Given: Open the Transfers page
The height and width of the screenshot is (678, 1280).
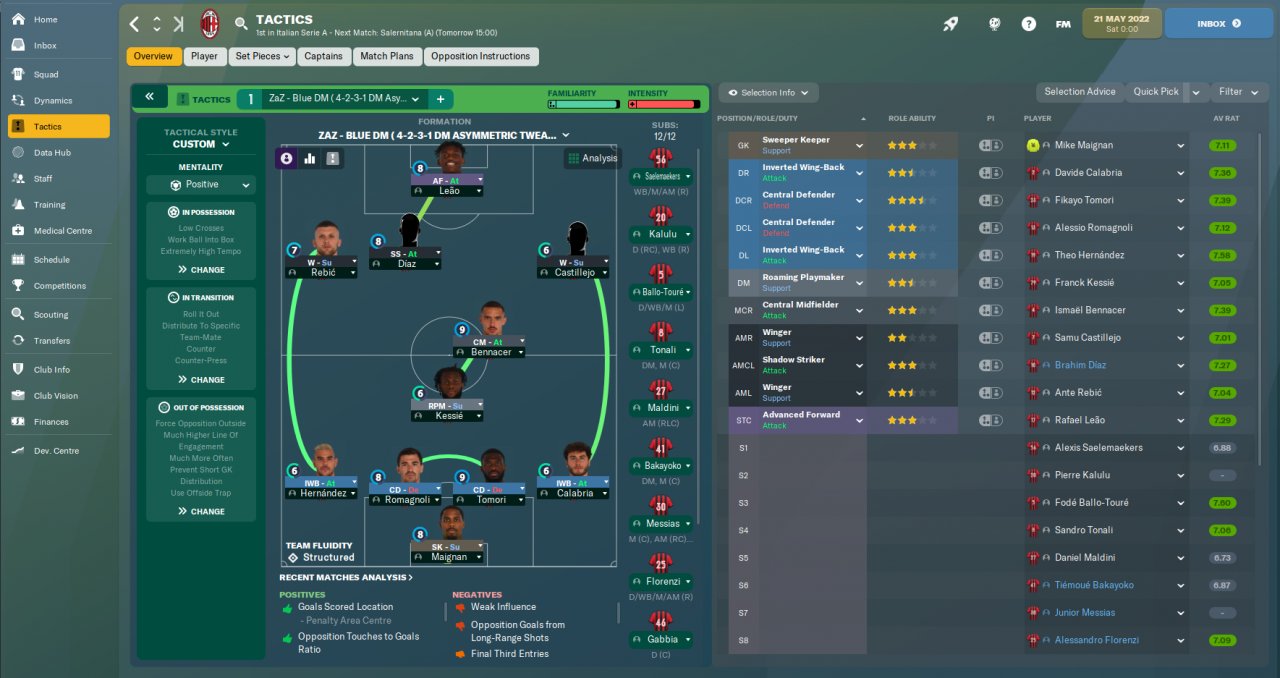Looking at the screenshot, I should tap(52, 341).
